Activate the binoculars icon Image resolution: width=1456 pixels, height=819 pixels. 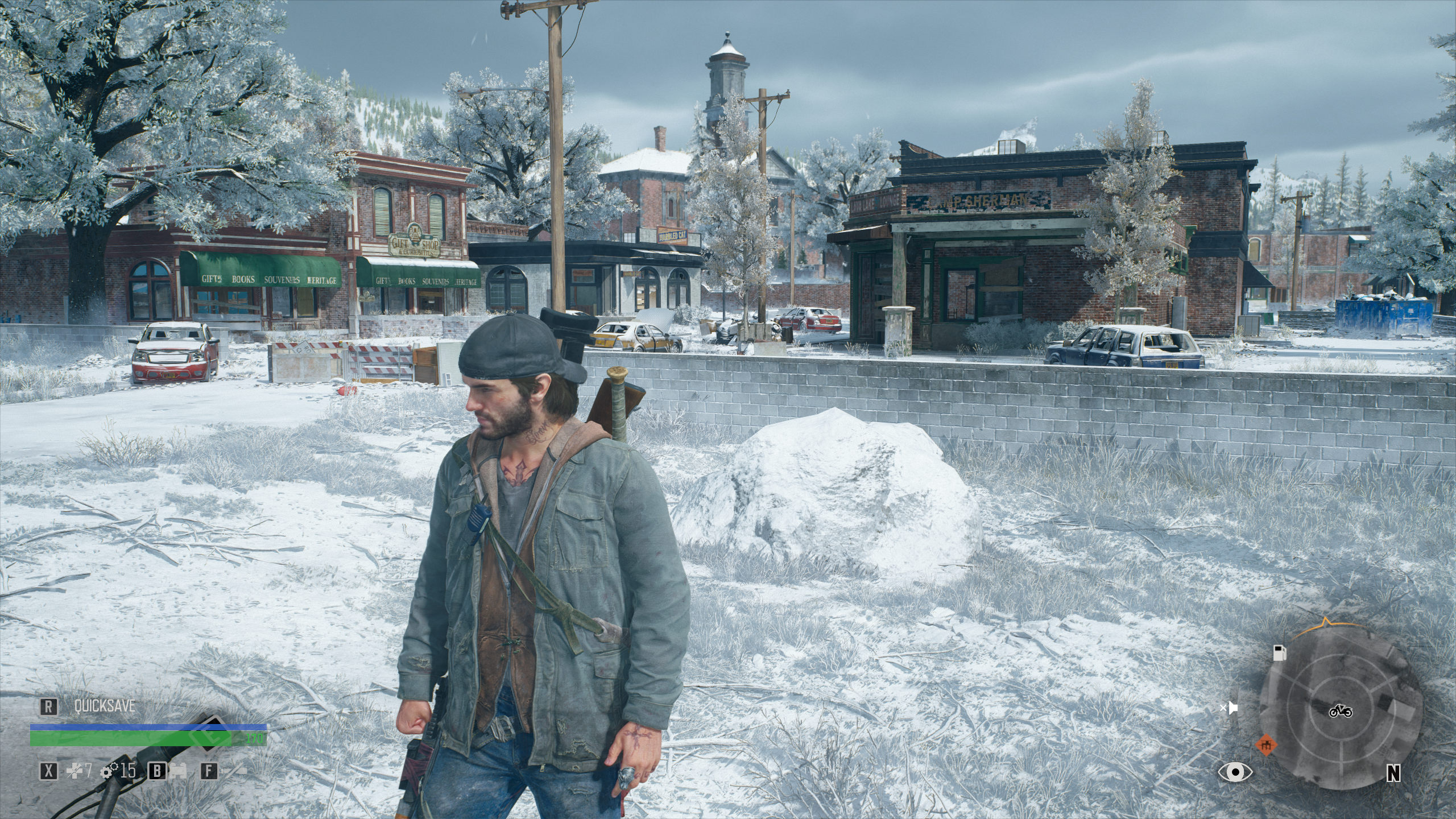[180, 771]
